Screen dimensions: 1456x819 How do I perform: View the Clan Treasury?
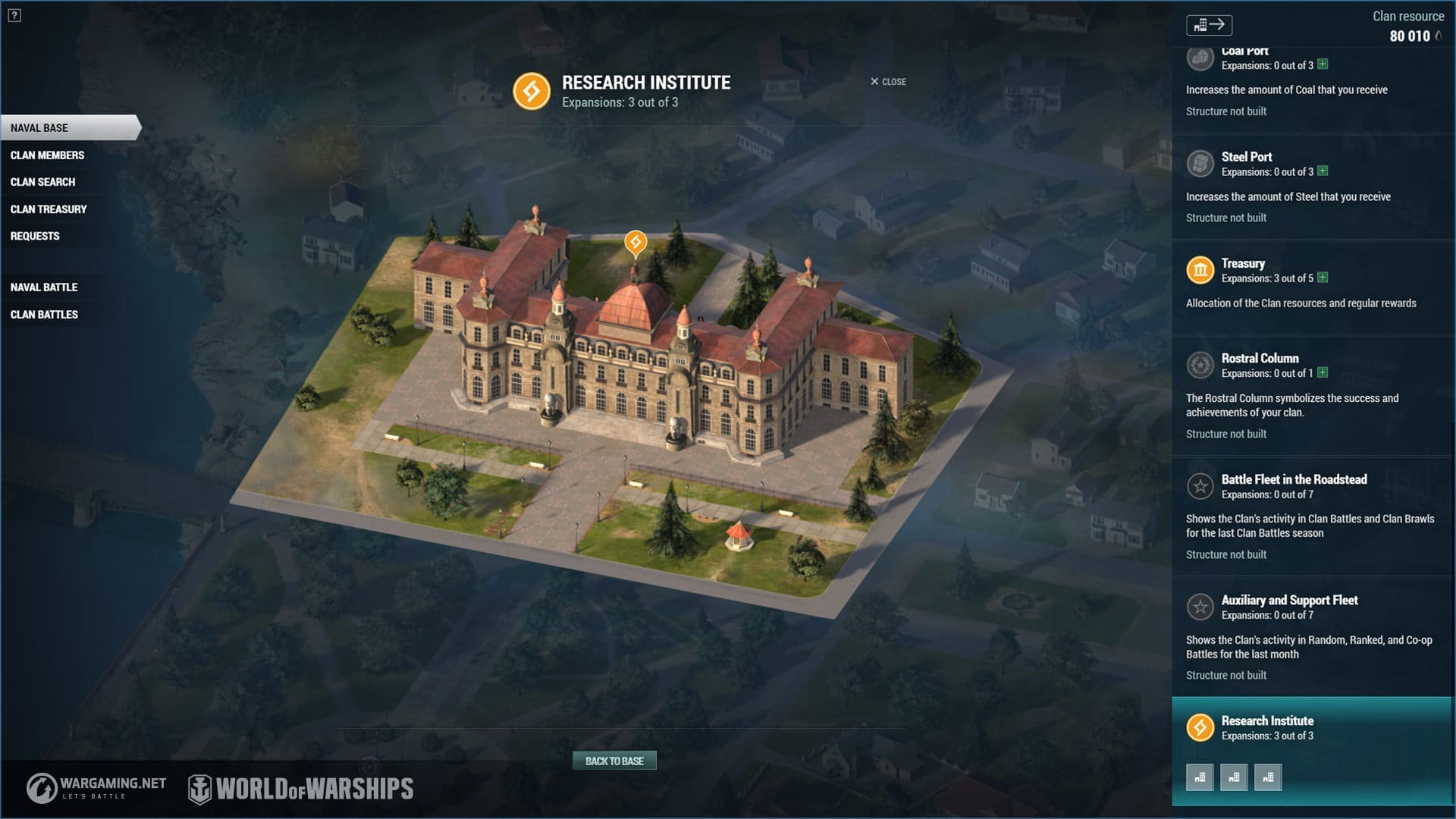tap(49, 209)
